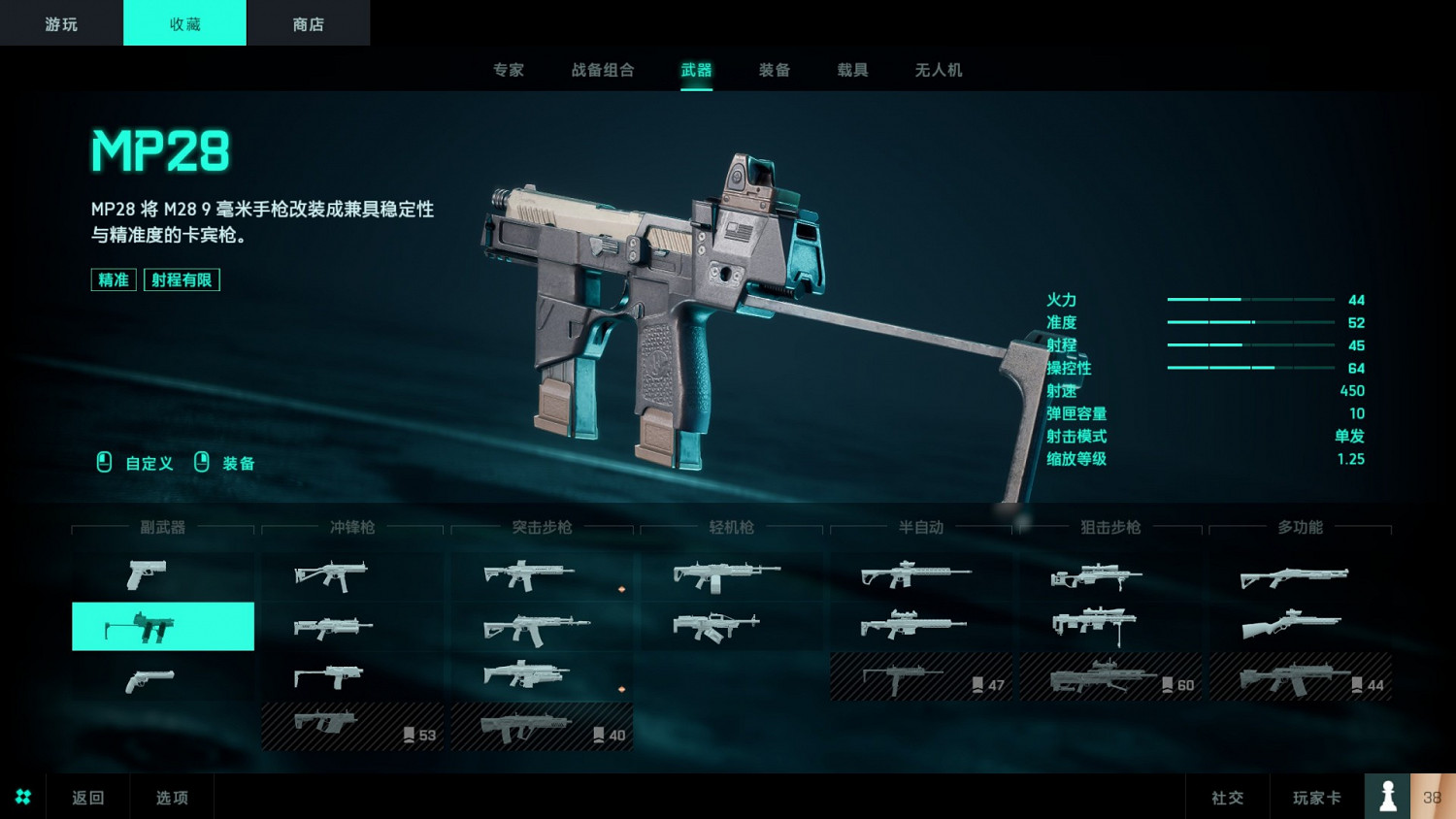
Task: Switch to the 商店 tab
Action: 309,22
